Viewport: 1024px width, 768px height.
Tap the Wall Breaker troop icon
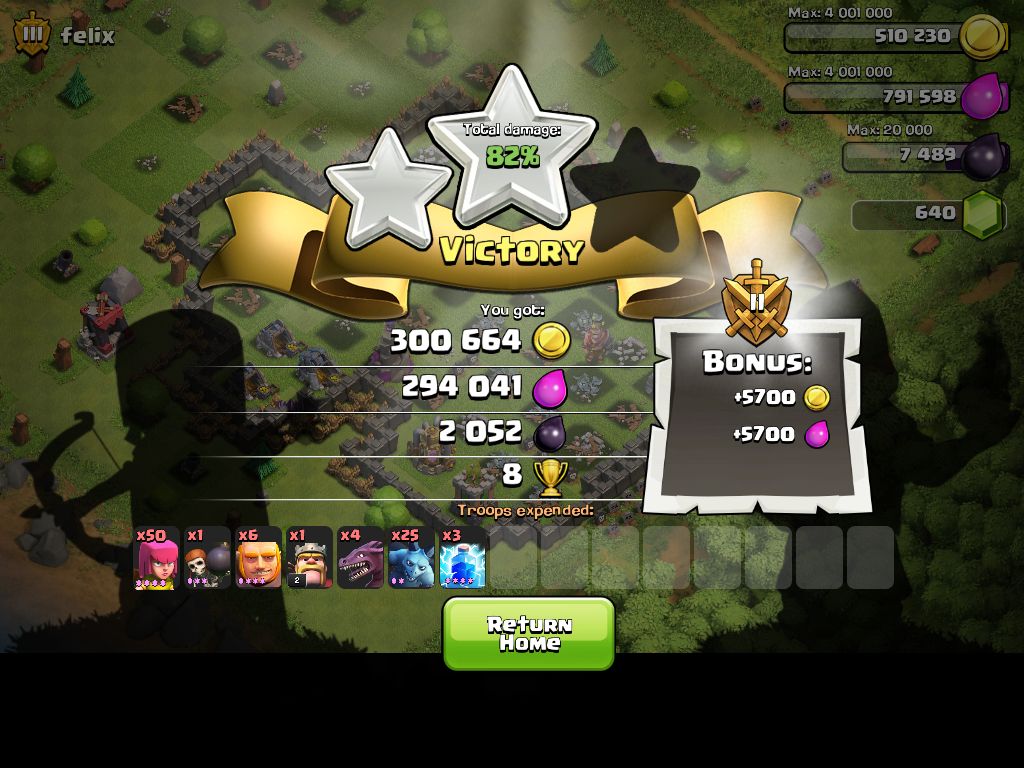207,558
